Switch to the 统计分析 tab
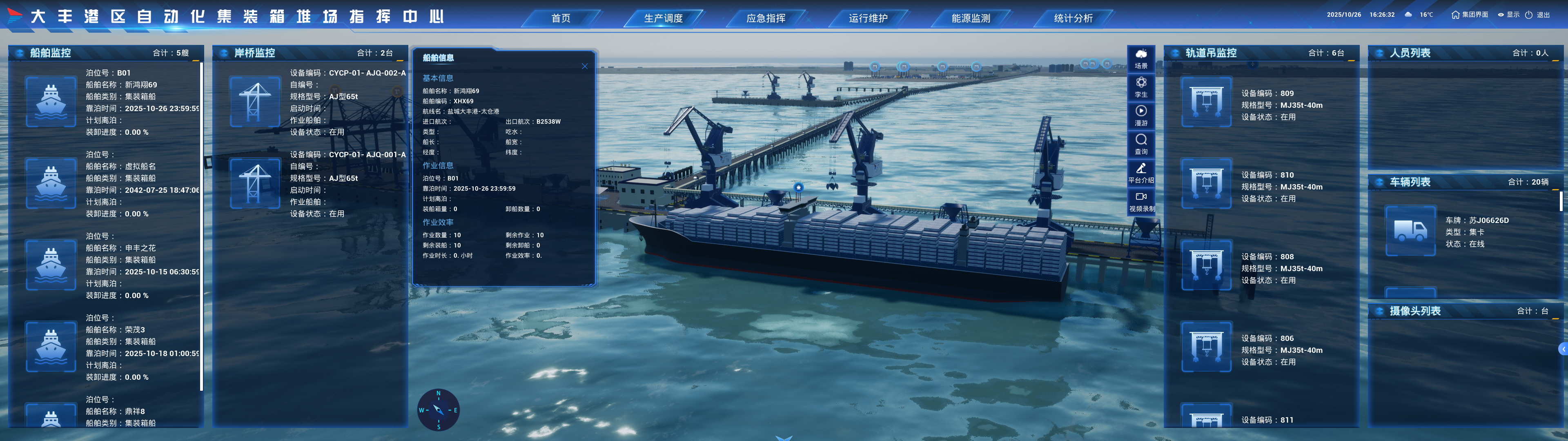 click(1073, 18)
